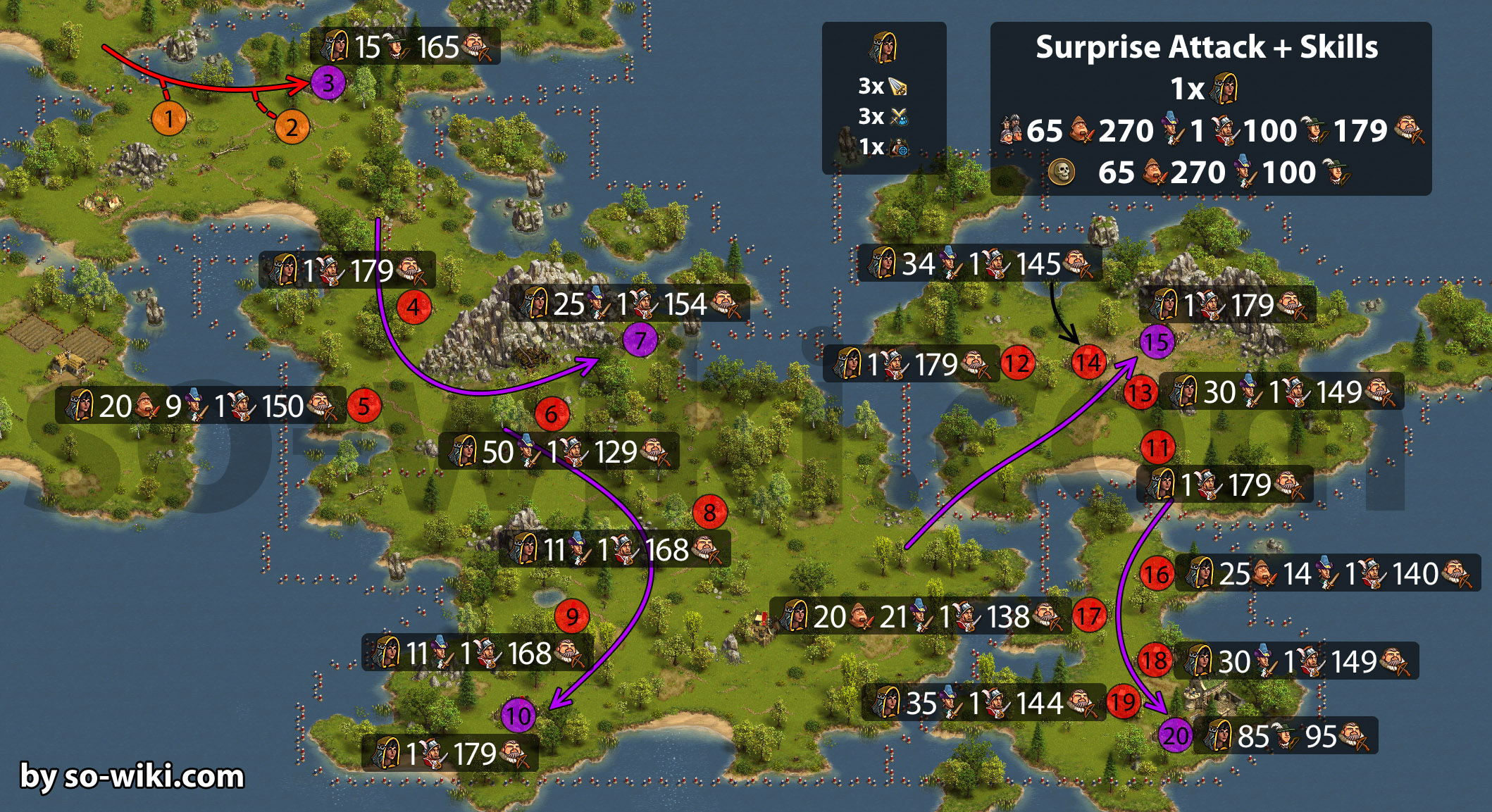Click red camp marker number 12

click(1017, 363)
